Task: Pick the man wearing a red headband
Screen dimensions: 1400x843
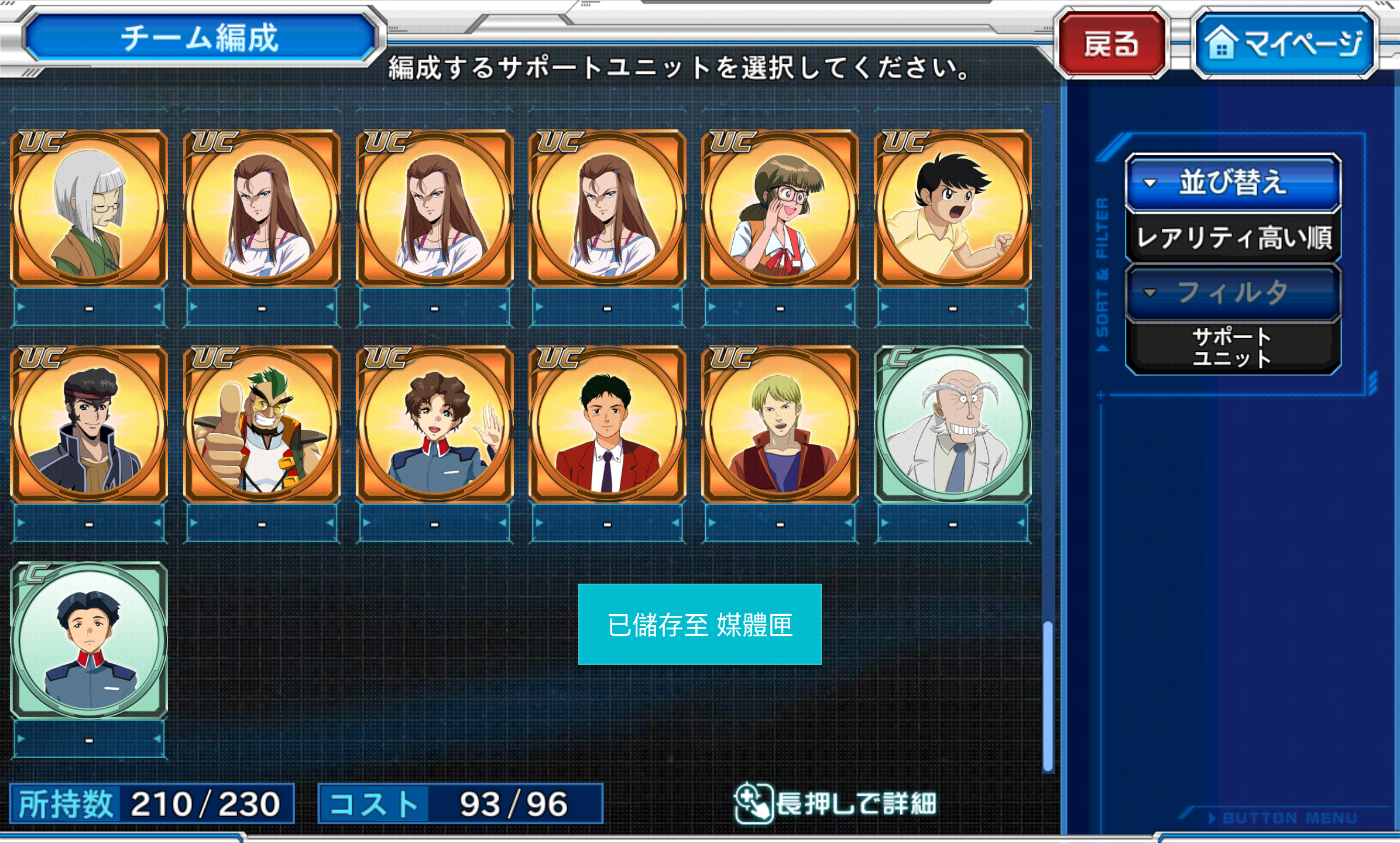Action: (x=89, y=424)
